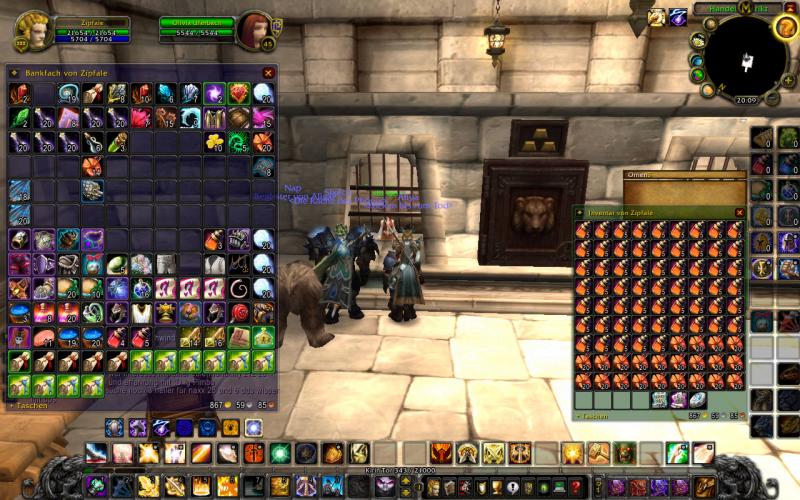Close the Bankfach von Zipfale window
800x500 pixels.
pyautogui.click(x=268, y=73)
